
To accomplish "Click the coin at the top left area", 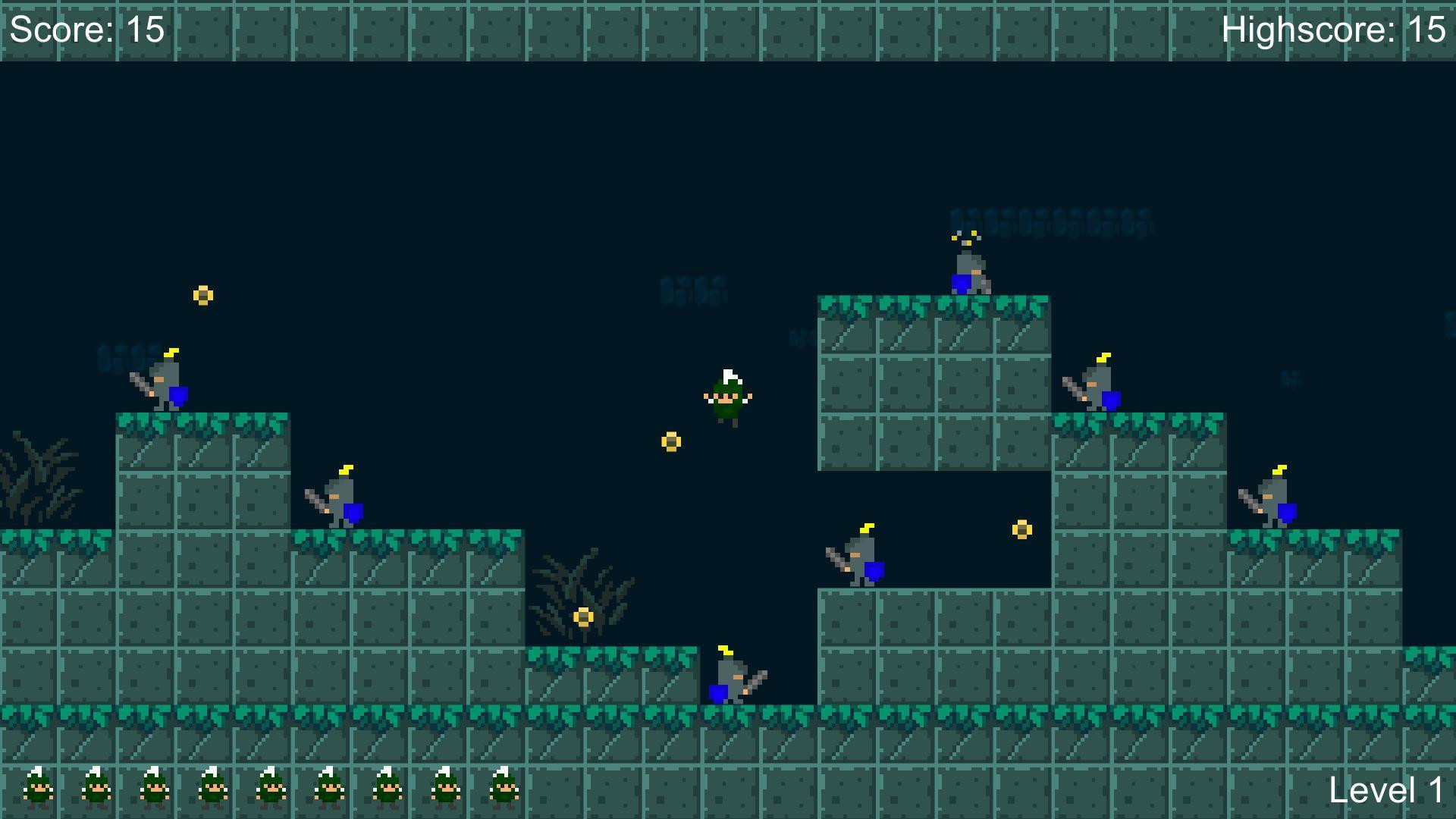I will point(202,296).
